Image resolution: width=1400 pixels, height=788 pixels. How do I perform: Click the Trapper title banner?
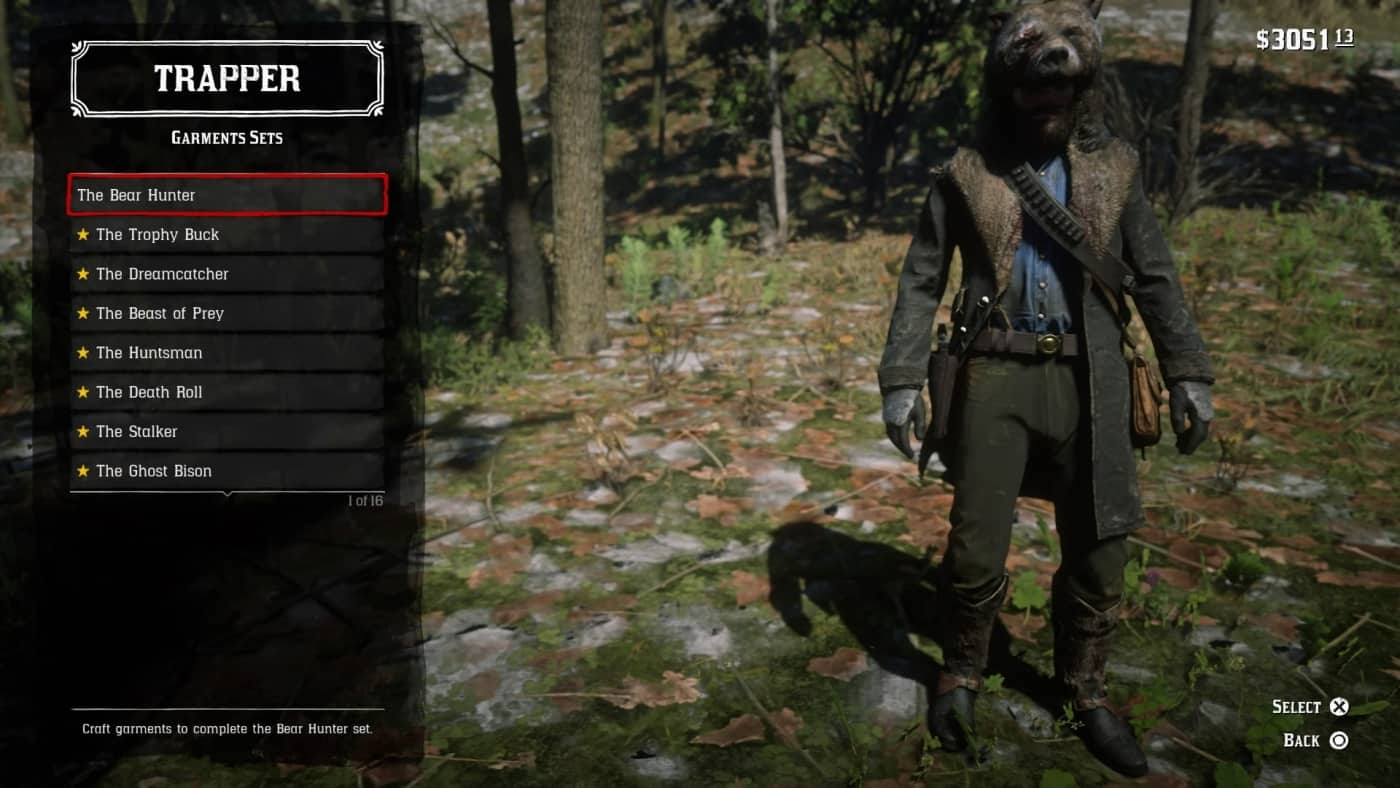pos(227,79)
